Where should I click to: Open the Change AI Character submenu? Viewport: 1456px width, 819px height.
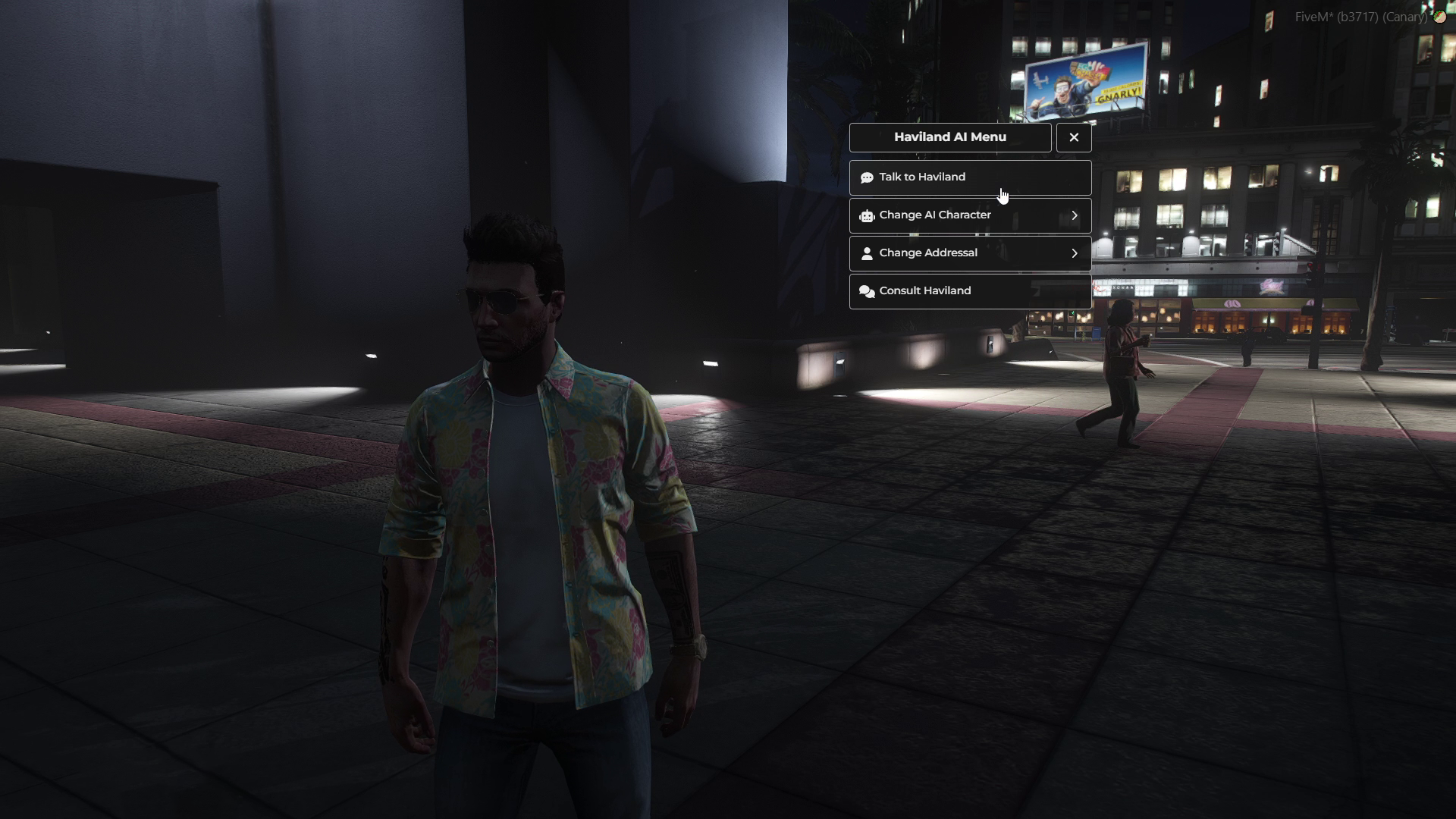click(969, 215)
